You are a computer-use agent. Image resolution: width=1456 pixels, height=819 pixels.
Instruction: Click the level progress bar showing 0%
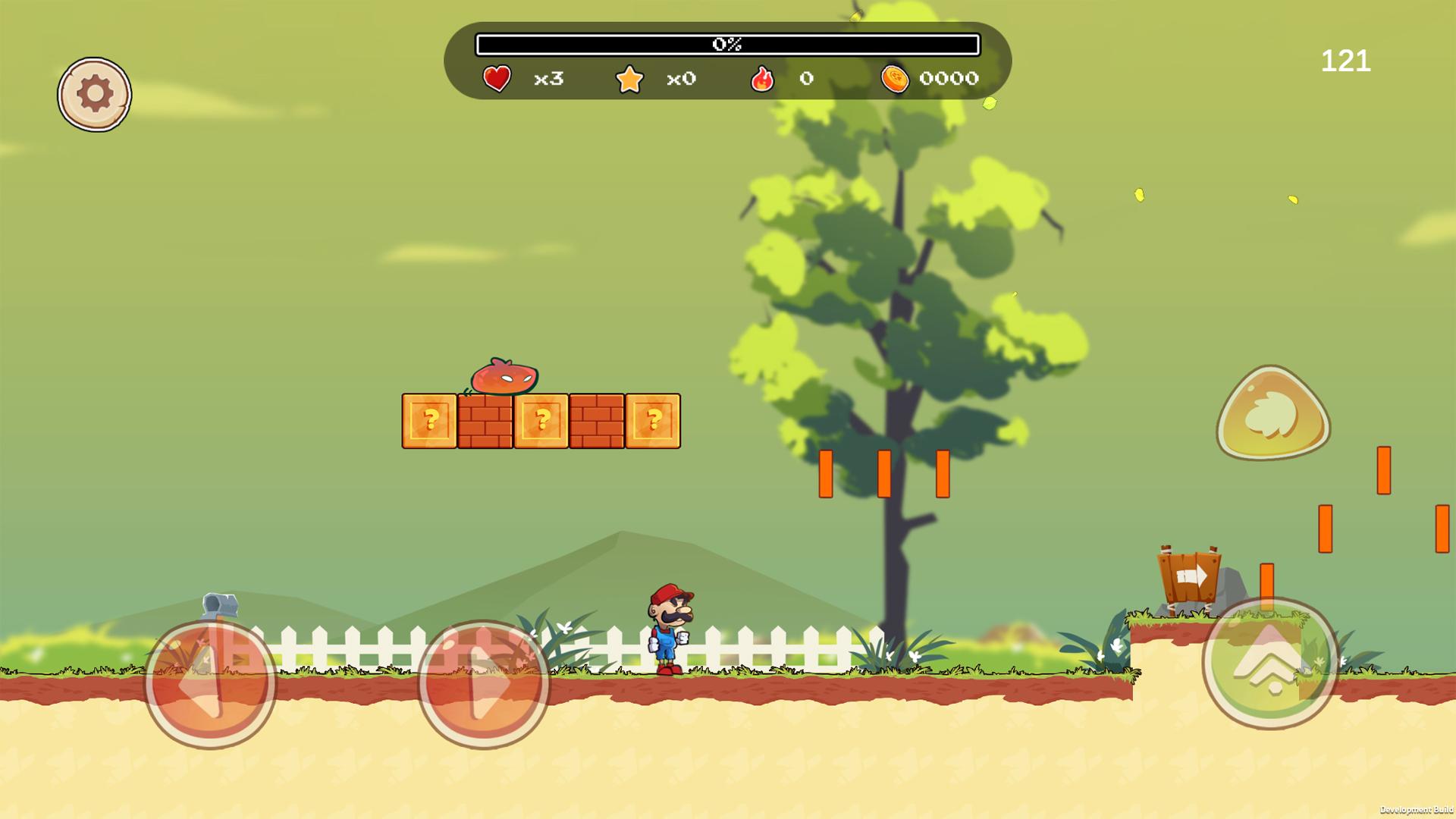(726, 44)
